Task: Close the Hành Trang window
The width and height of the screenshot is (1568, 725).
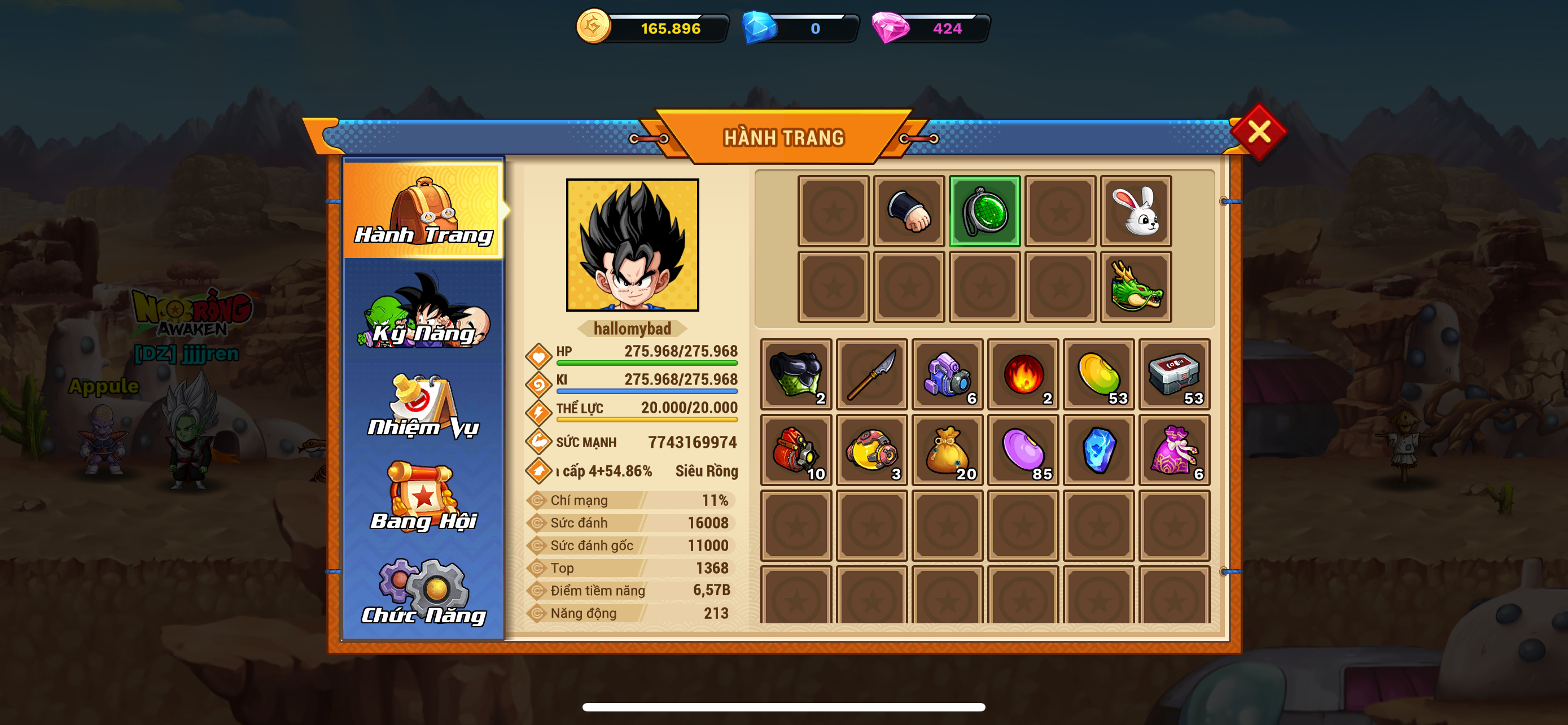Action: click(x=1258, y=132)
